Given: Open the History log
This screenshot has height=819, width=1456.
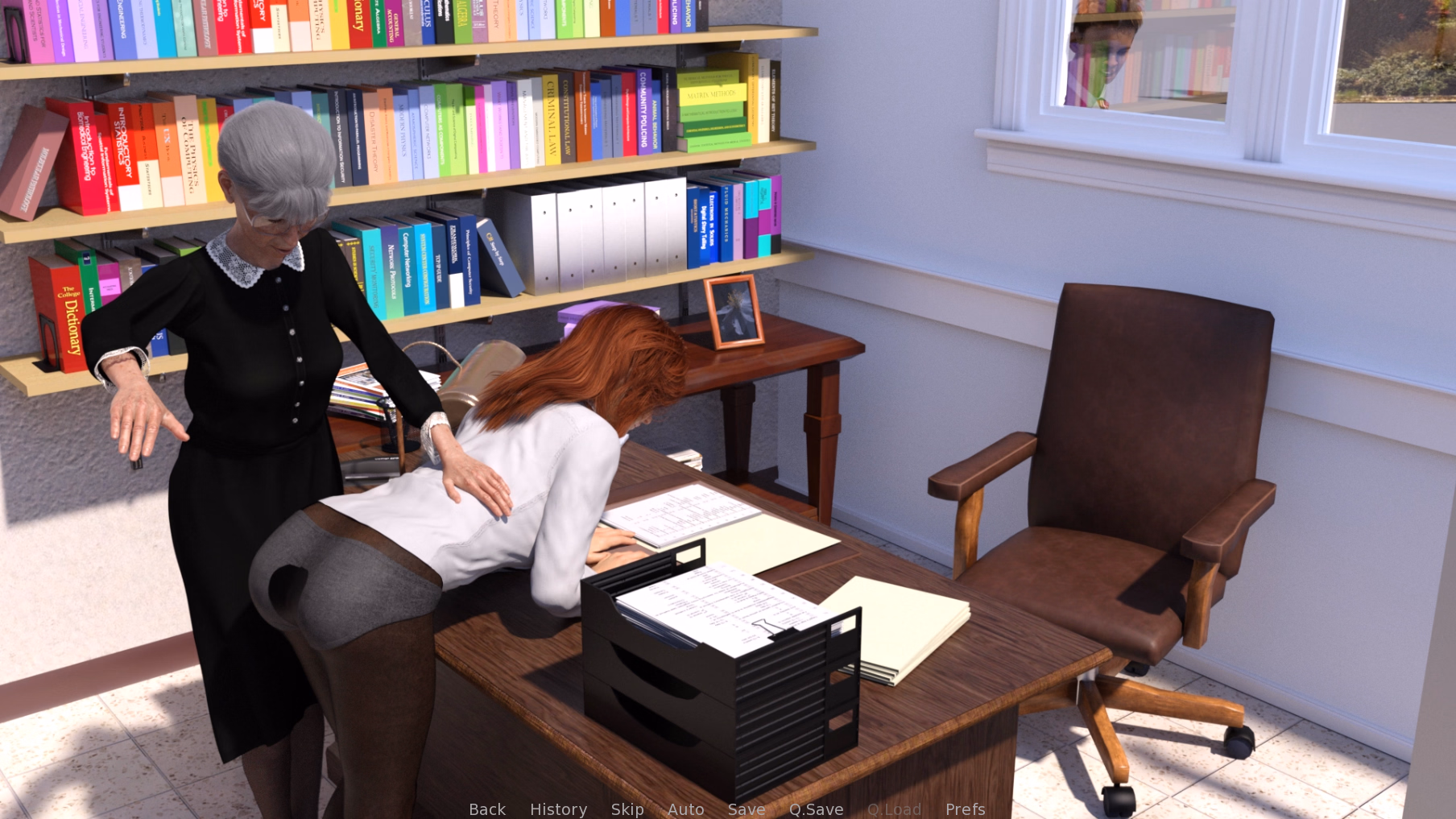Looking at the screenshot, I should (x=558, y=809).
